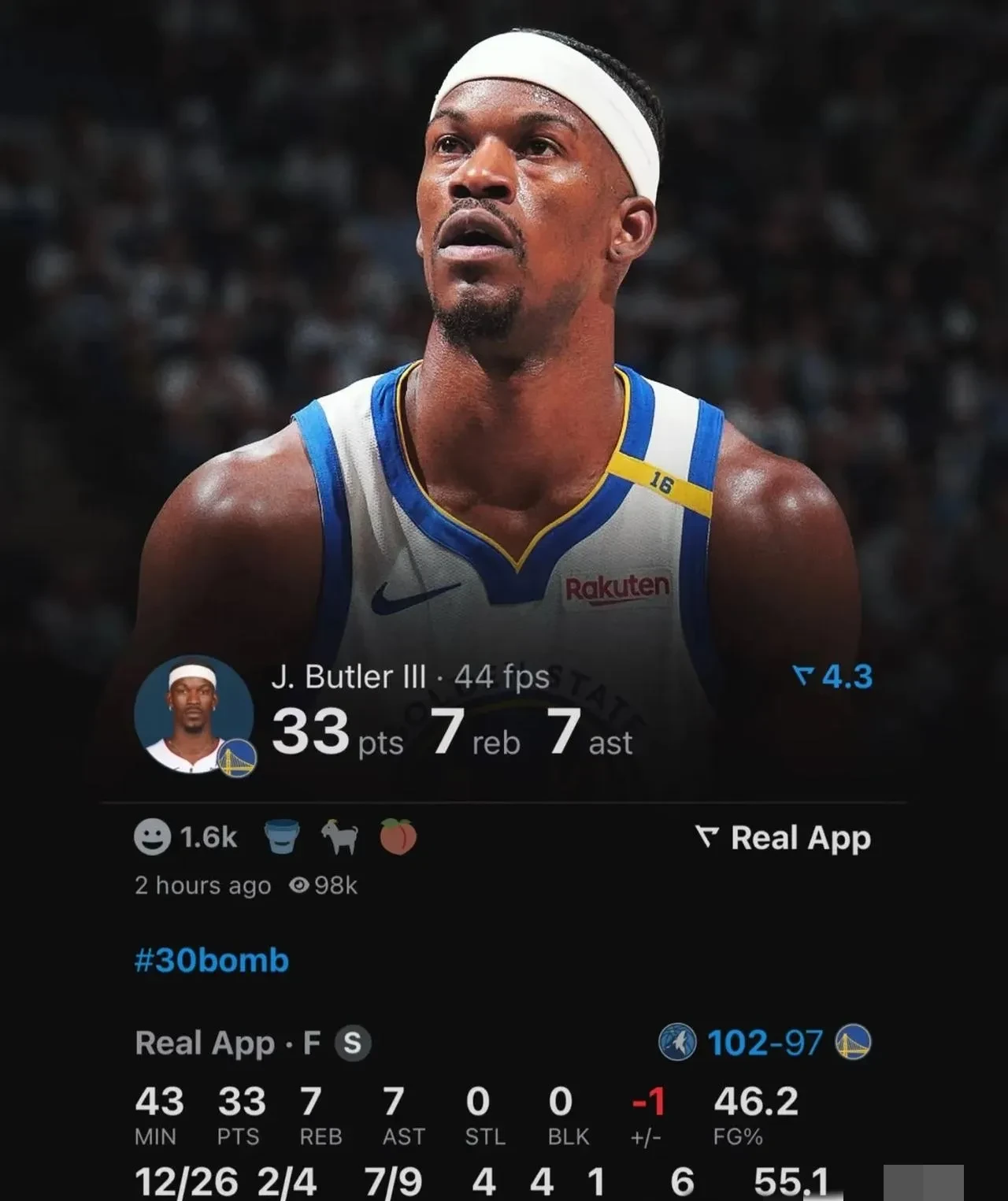Click the J. Butler III player name
The width and height of the screenshot is (1008, 1201).
click(x=345, y=674)
